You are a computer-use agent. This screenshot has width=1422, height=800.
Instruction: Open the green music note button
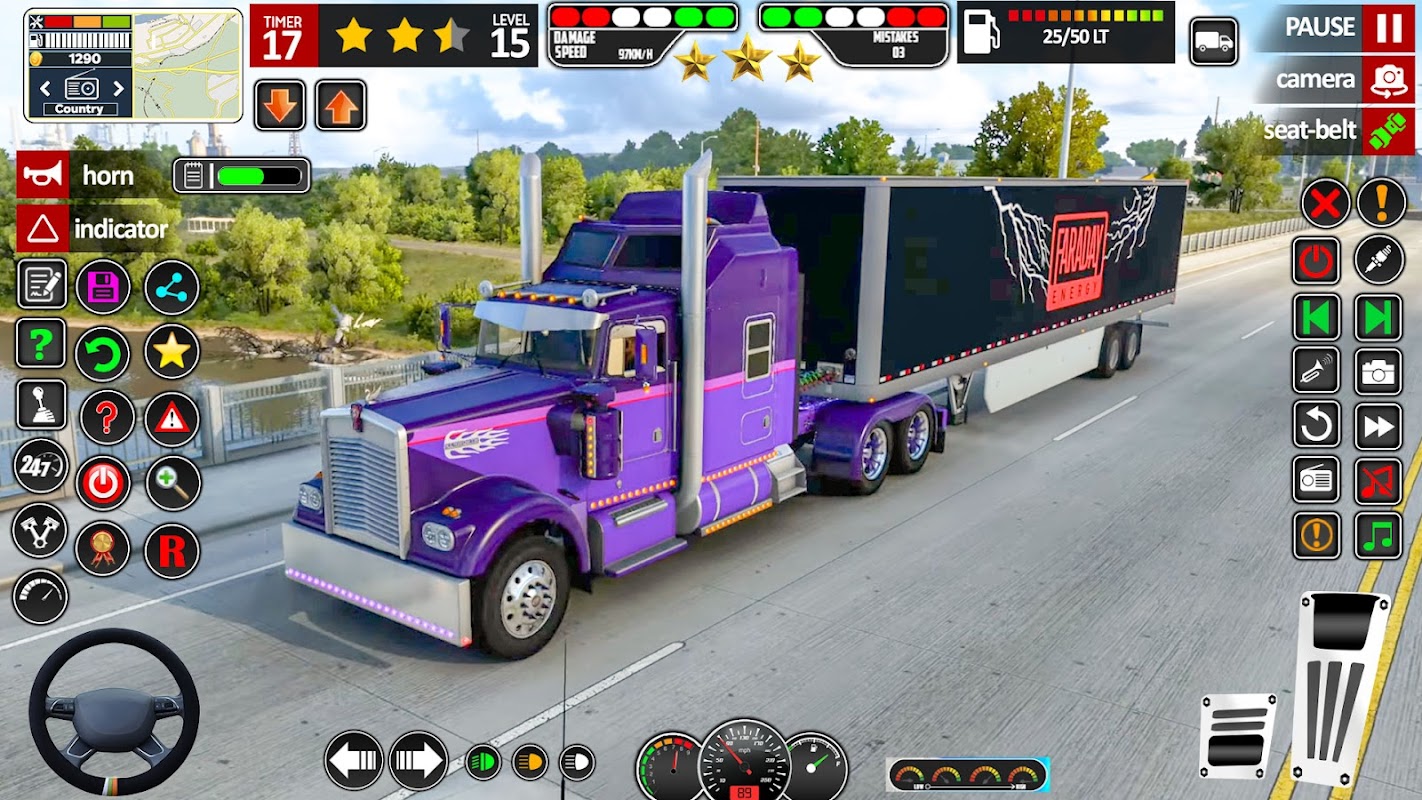coord(1379,535)
